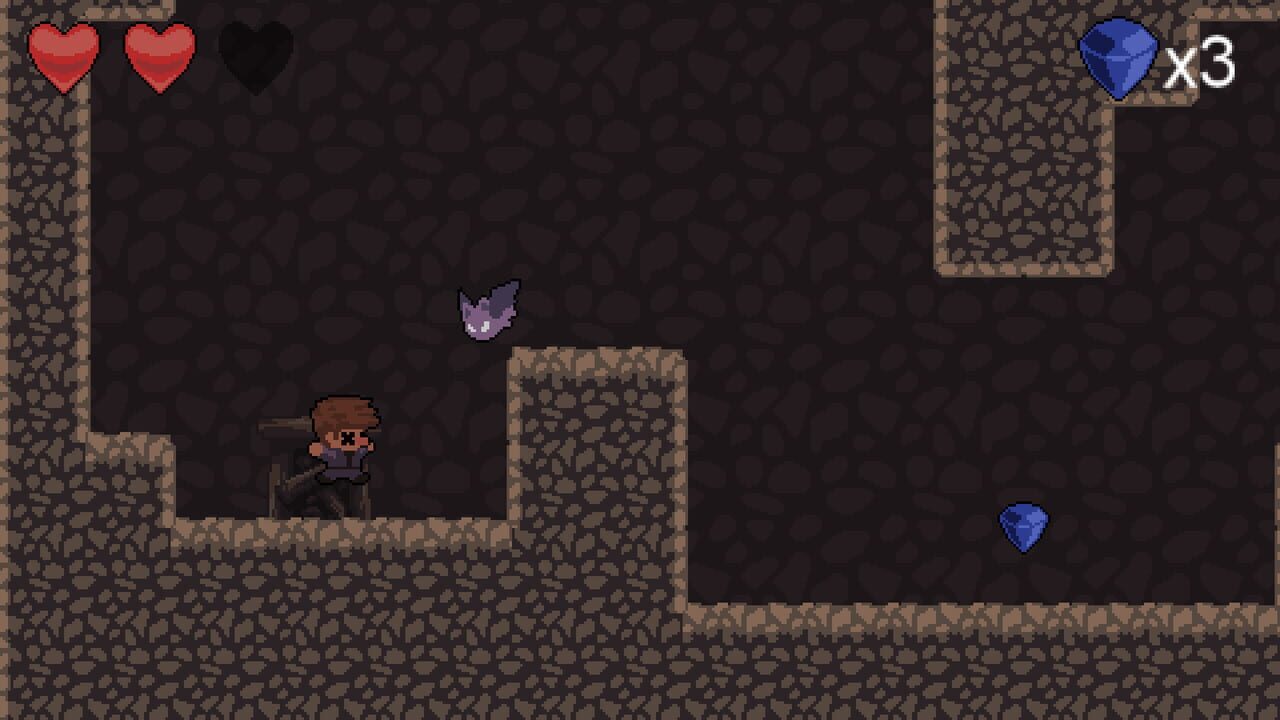Click the left wall ledge corner

130,440
